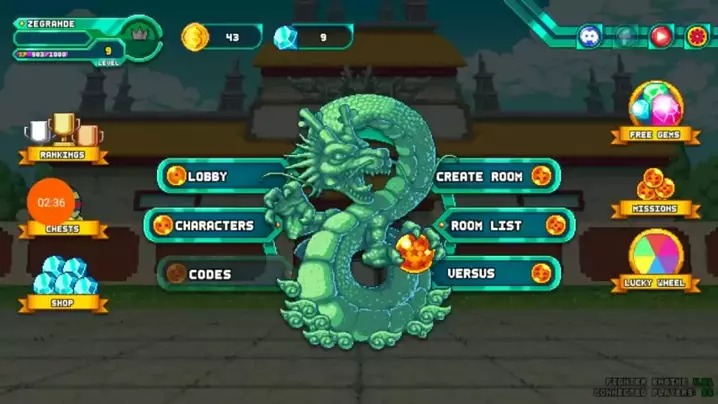
Task: Click the red YouTube play icon
Action: pyautogui.click(x=661, y=37)
